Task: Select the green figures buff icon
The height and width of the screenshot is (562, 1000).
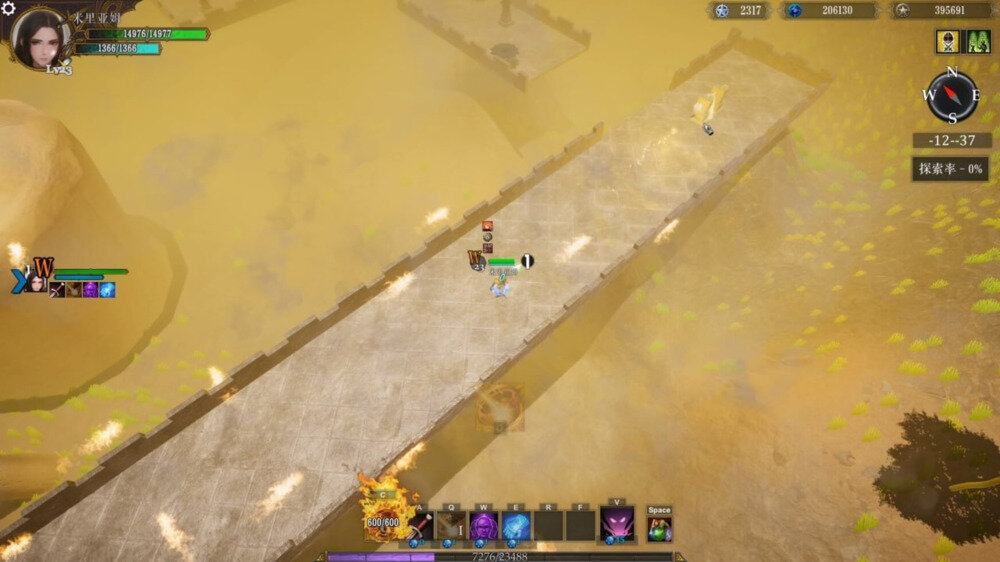Action: [x=976, y=42]
